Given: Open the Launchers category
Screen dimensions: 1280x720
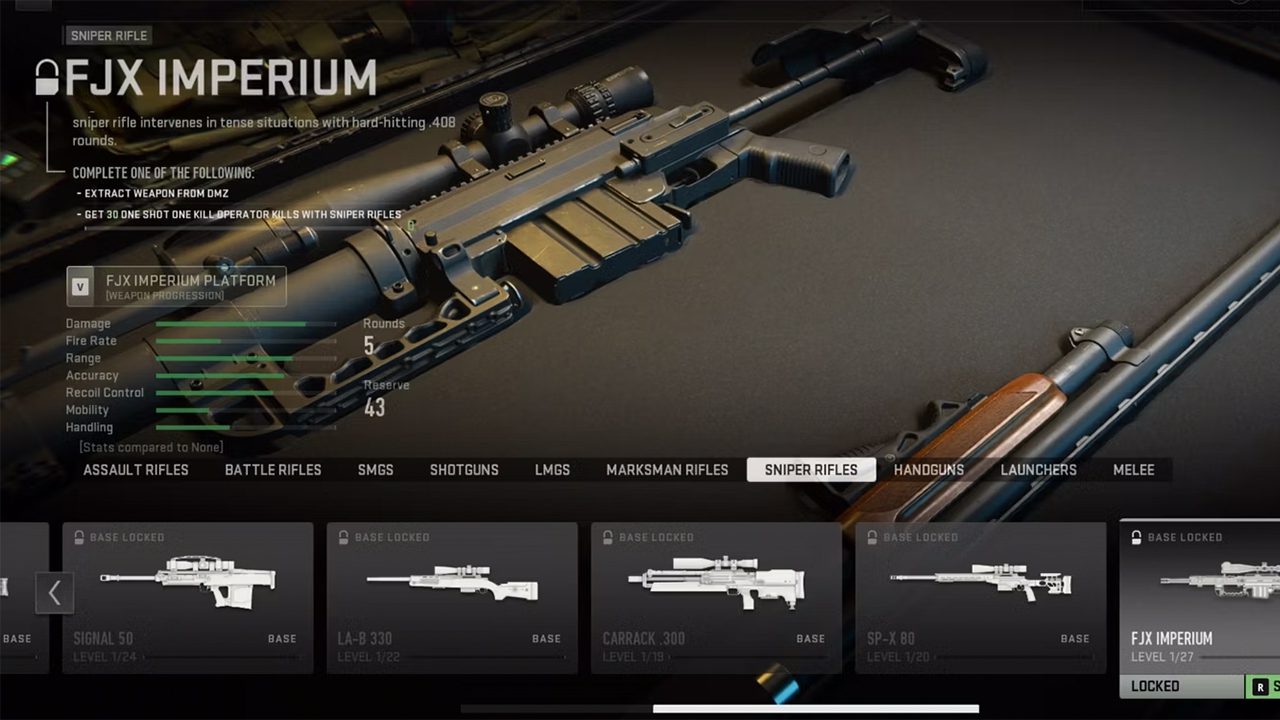Looking at the screenshot, I should (1039, 470).
